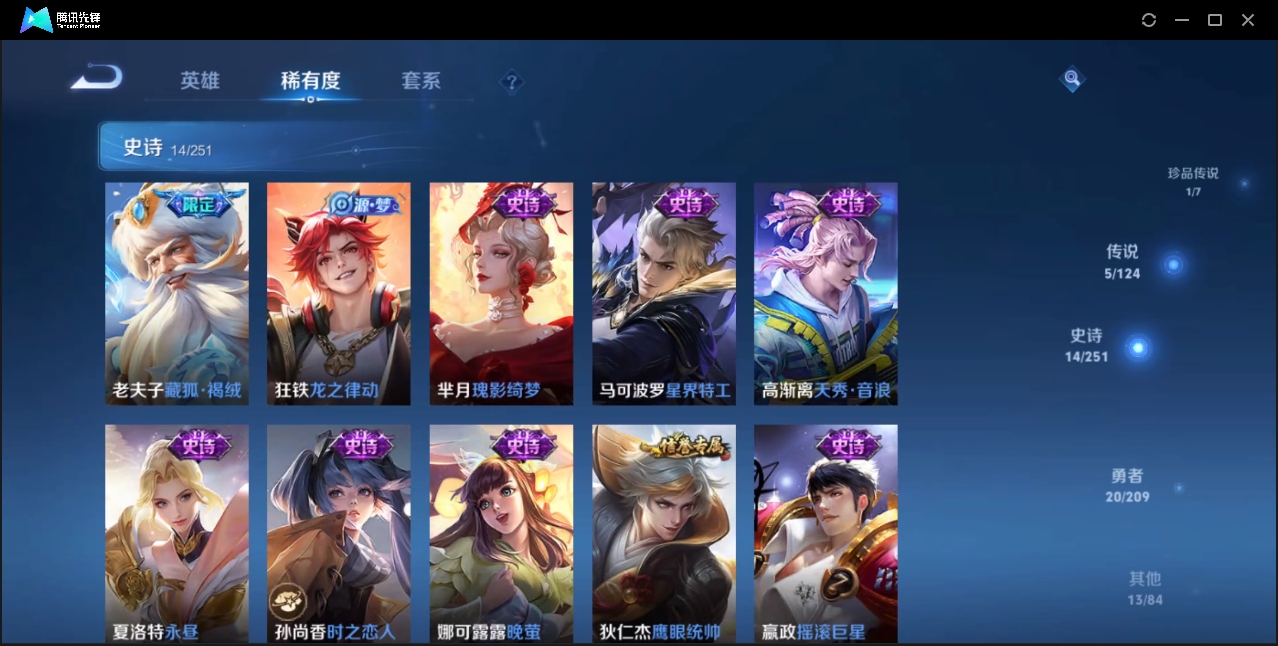The image size is (1278, 646).
Task: Choose the 娜可露露 晚萤 skin card
Action: [x=501, y=533]
